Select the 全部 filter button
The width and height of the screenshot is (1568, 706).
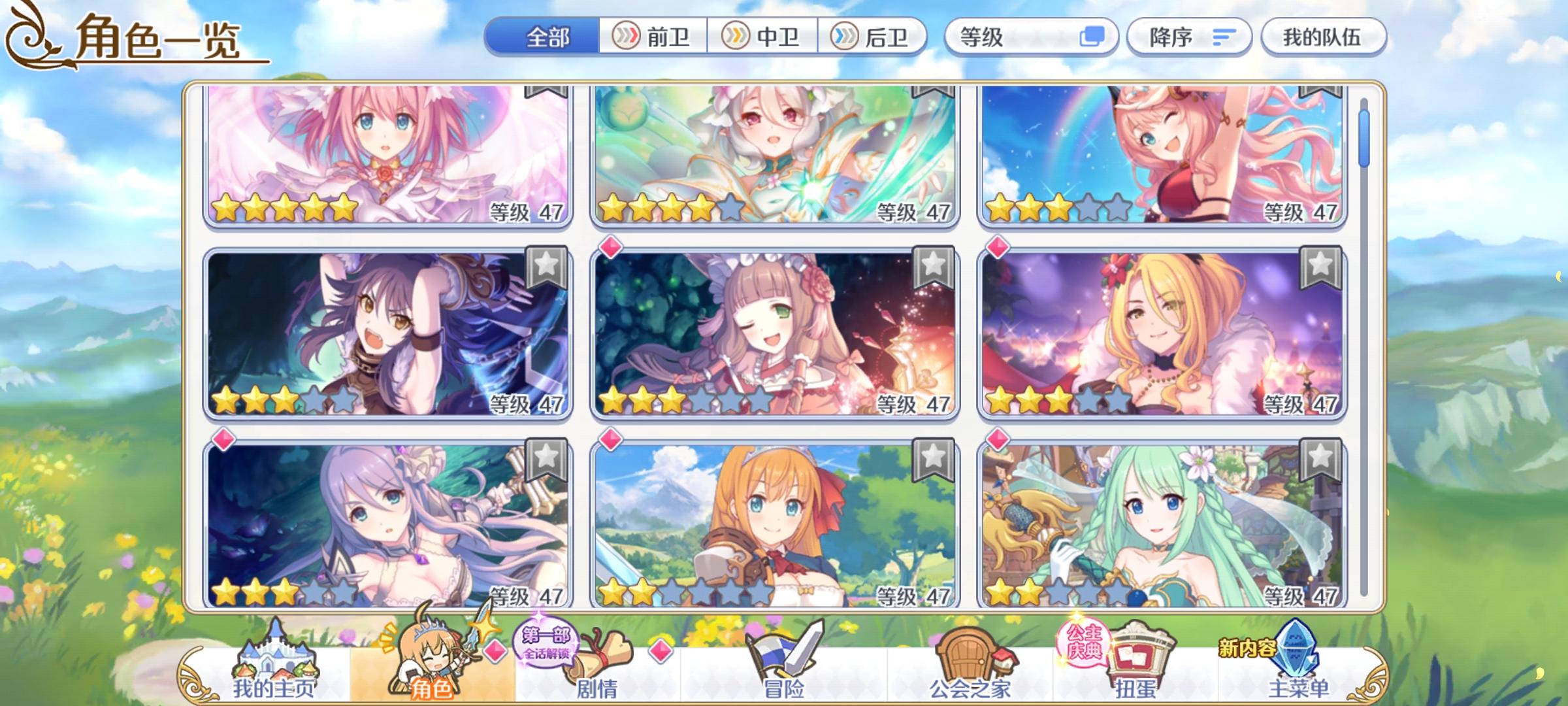point(547,38)
